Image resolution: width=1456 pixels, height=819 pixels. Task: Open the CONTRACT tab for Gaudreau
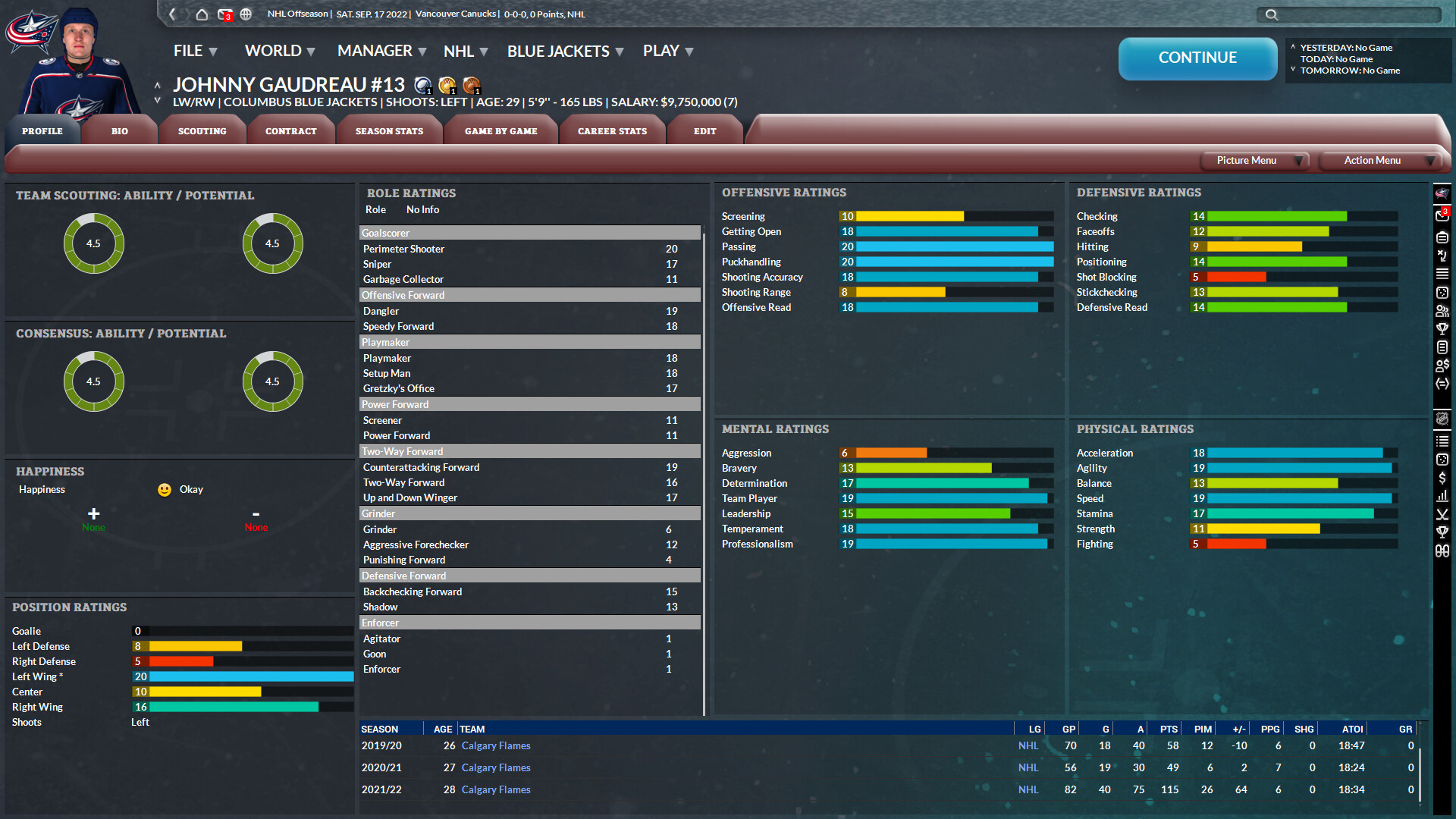pos(290,130)
